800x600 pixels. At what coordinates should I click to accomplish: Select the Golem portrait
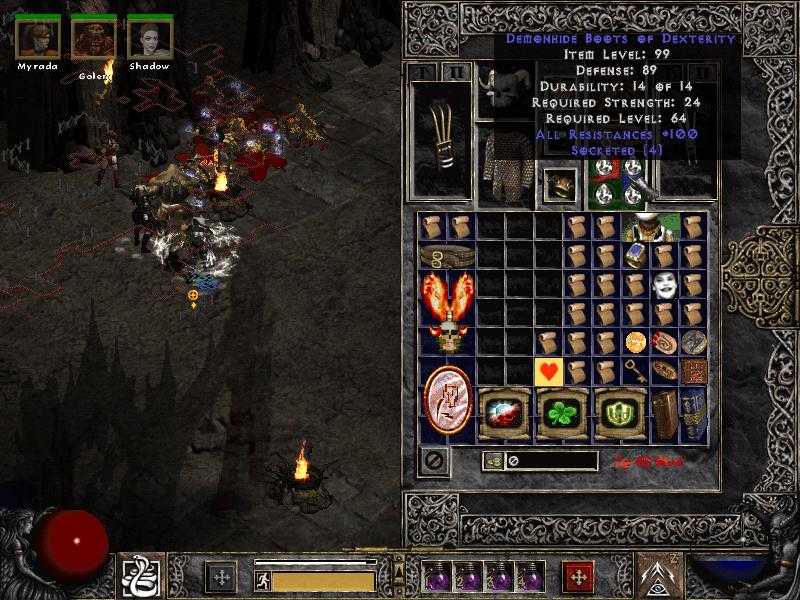click(94, 38)
